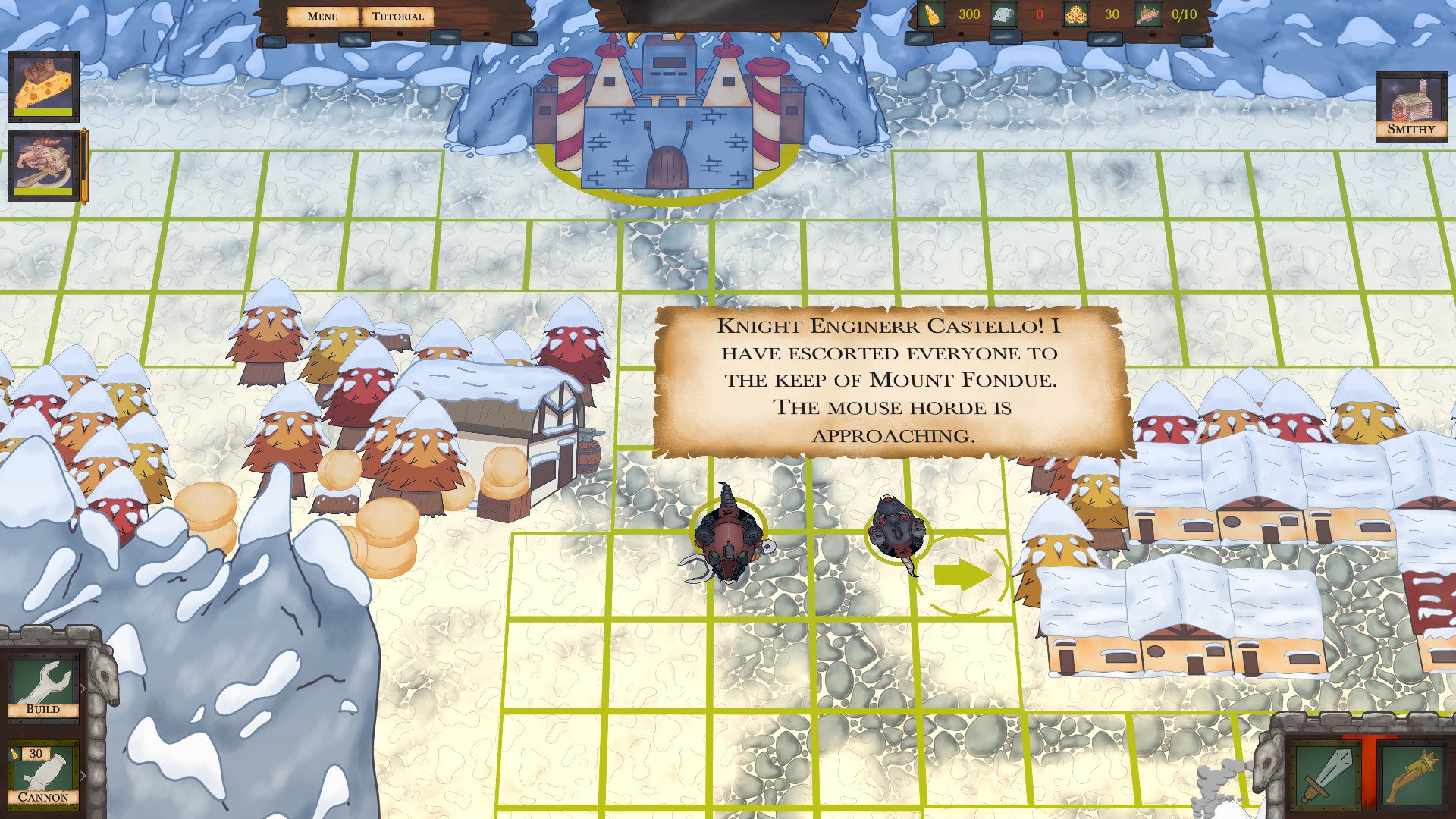This screenshot has height=819, width=1456.
Task: Select the cheese castle portrait
Action: click(x=43, y=86)
